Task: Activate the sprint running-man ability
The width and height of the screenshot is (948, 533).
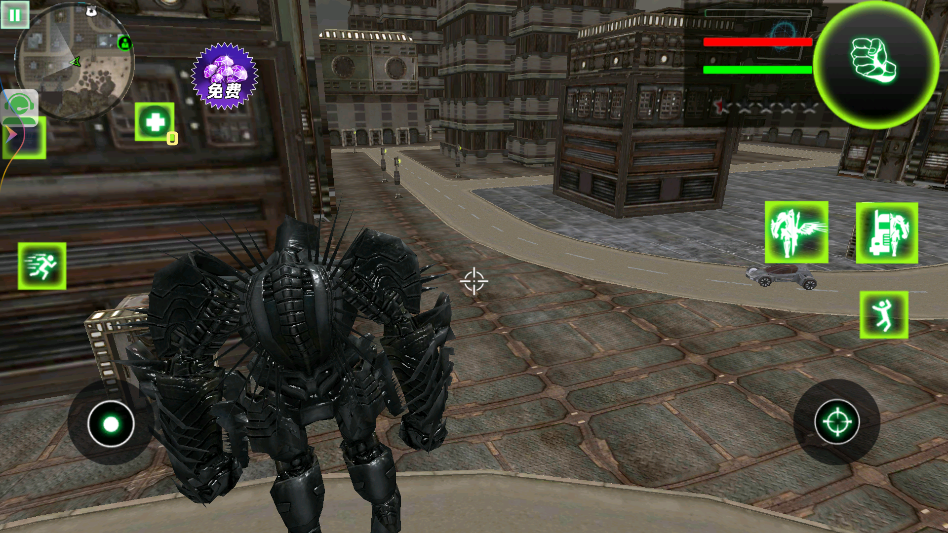Action: click(42, 266)
